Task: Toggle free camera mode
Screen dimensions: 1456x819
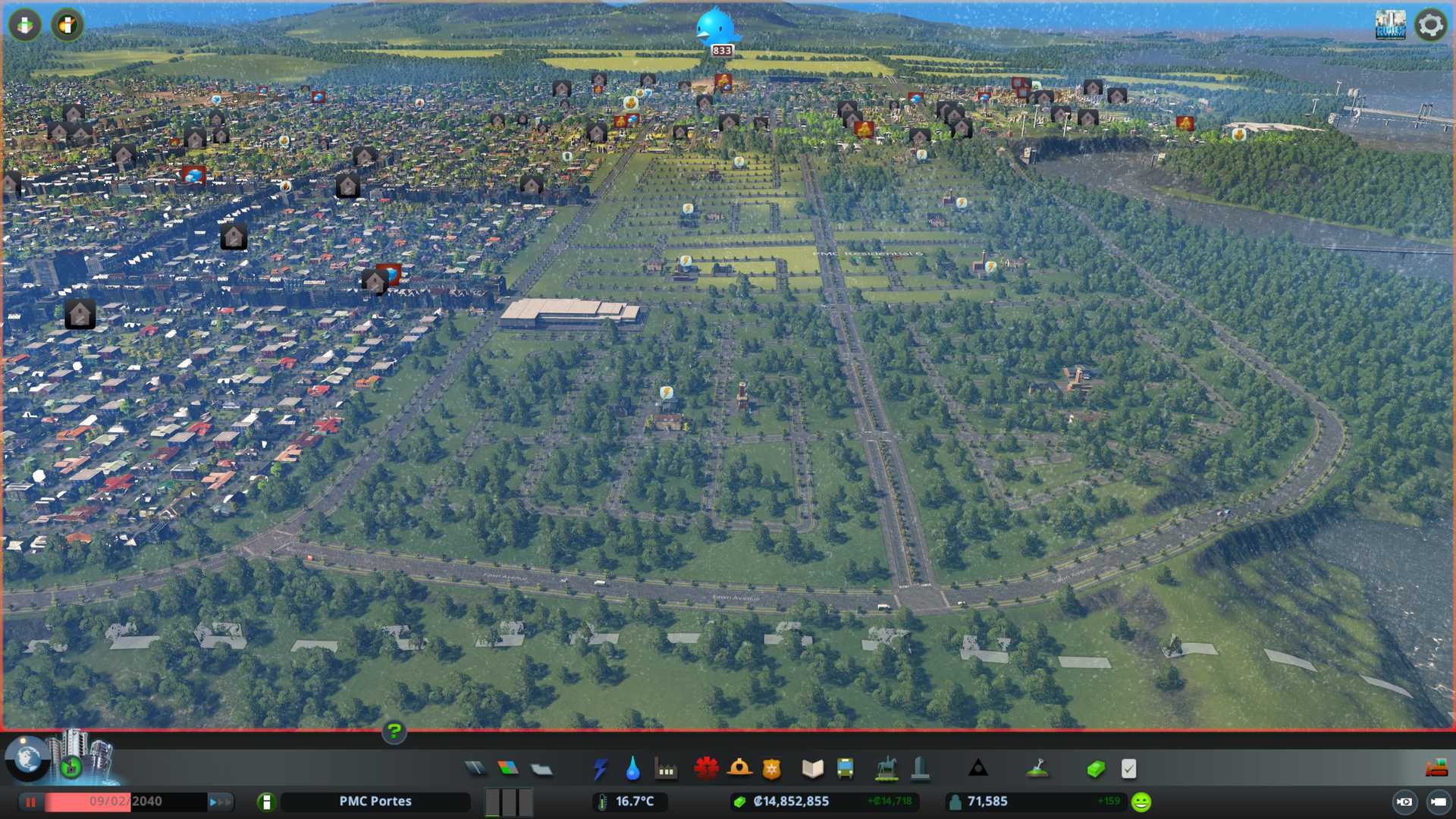Action: 1404,802
